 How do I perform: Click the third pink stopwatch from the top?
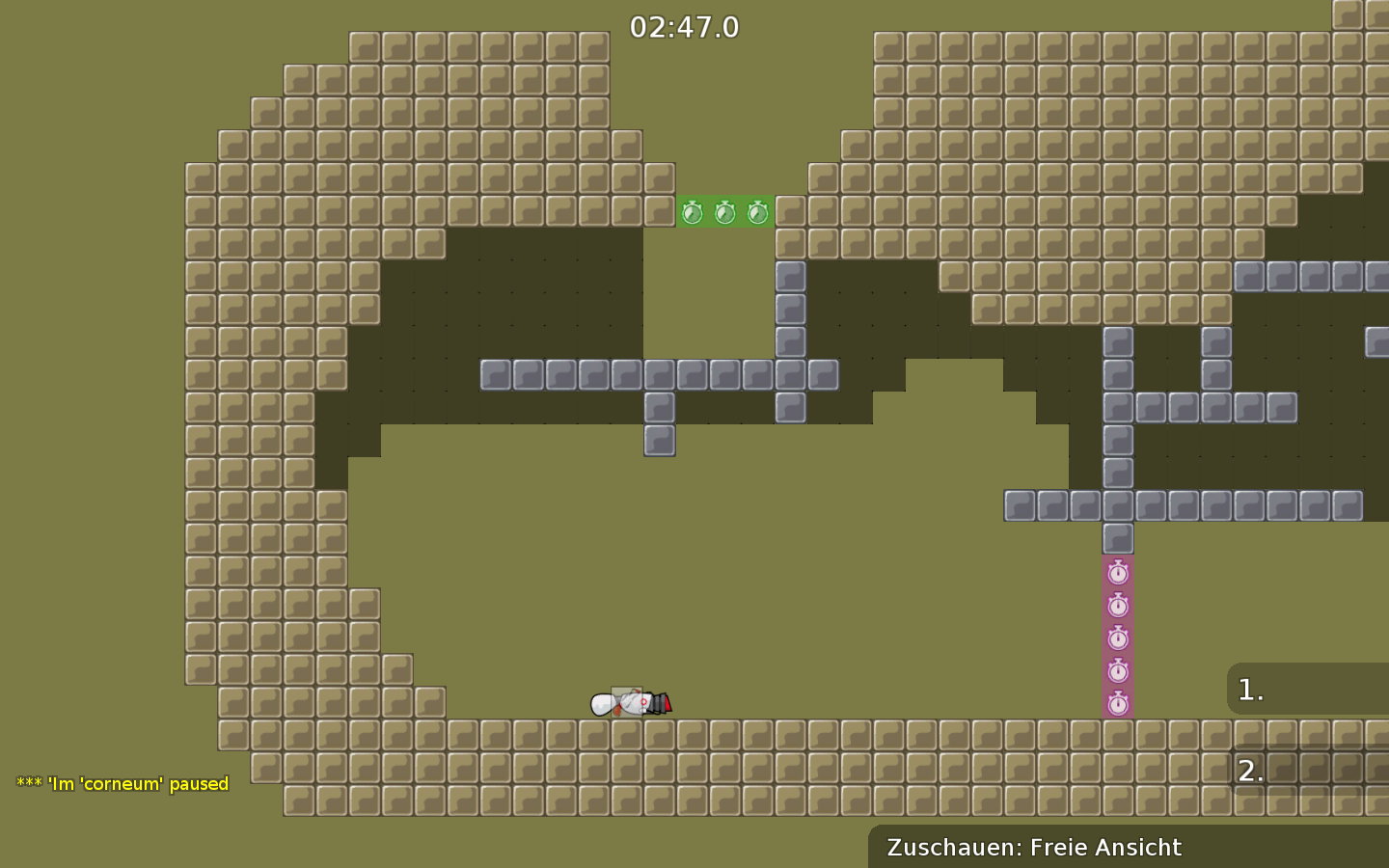coord(1119,638)
